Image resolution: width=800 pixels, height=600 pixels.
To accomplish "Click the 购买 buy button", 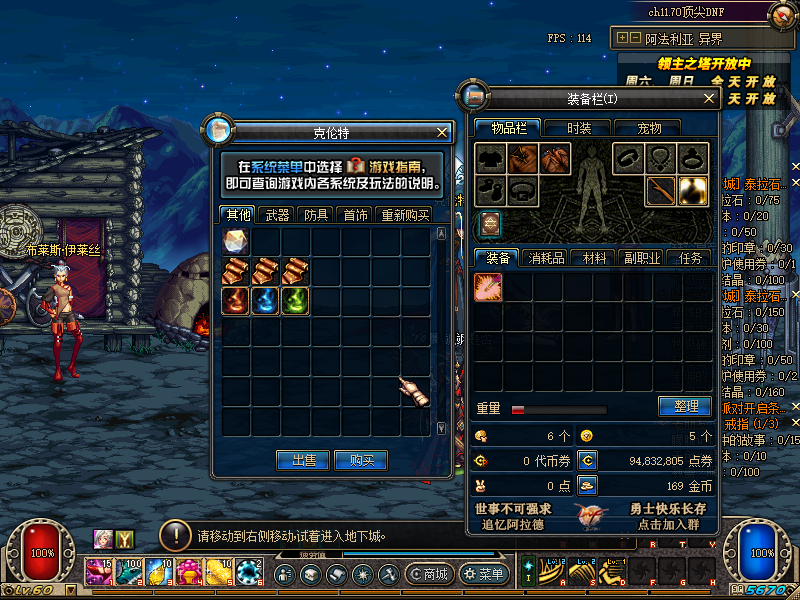I will tap(361, 460).
